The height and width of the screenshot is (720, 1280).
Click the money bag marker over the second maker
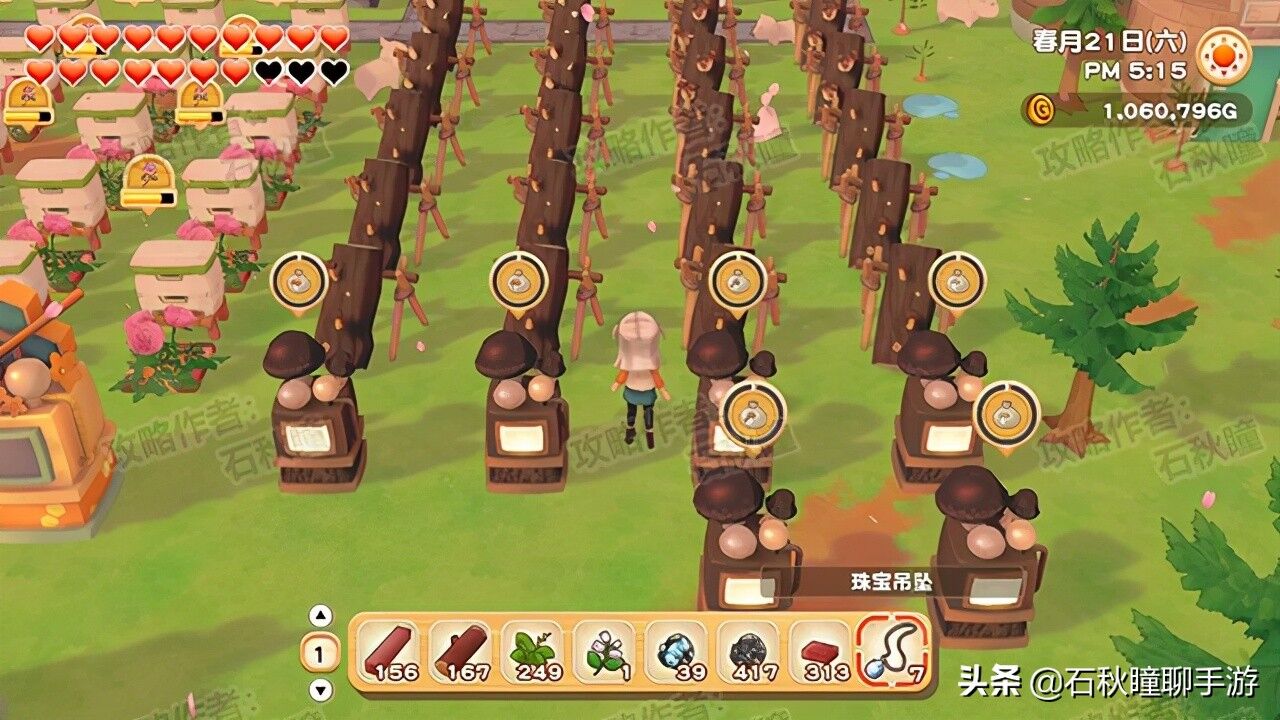click(520, 282)
